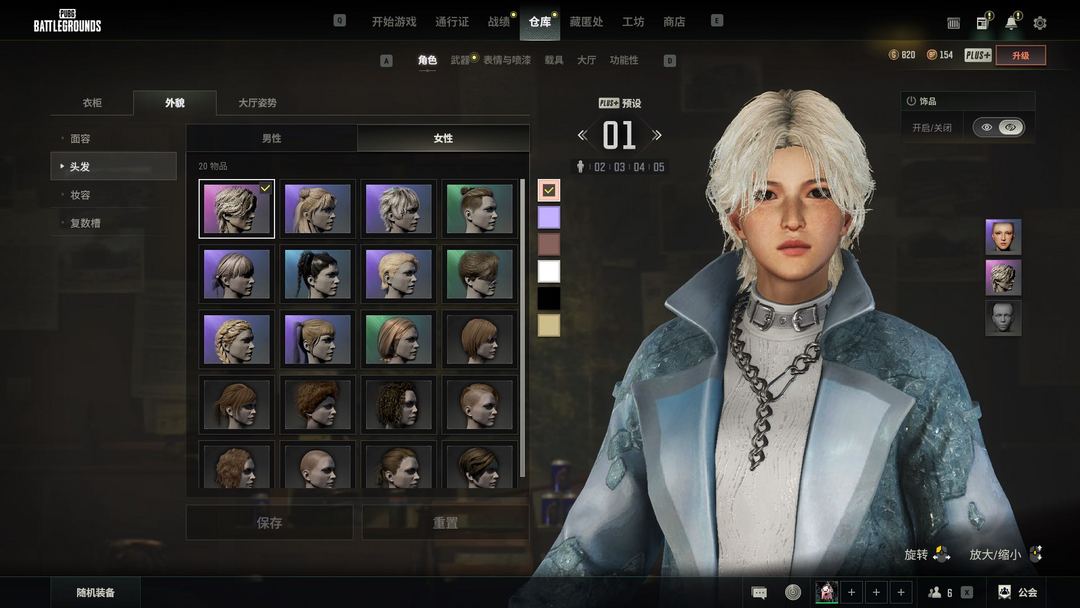Open the 衣柜 wardrobe tab

[x=92, y=103]
